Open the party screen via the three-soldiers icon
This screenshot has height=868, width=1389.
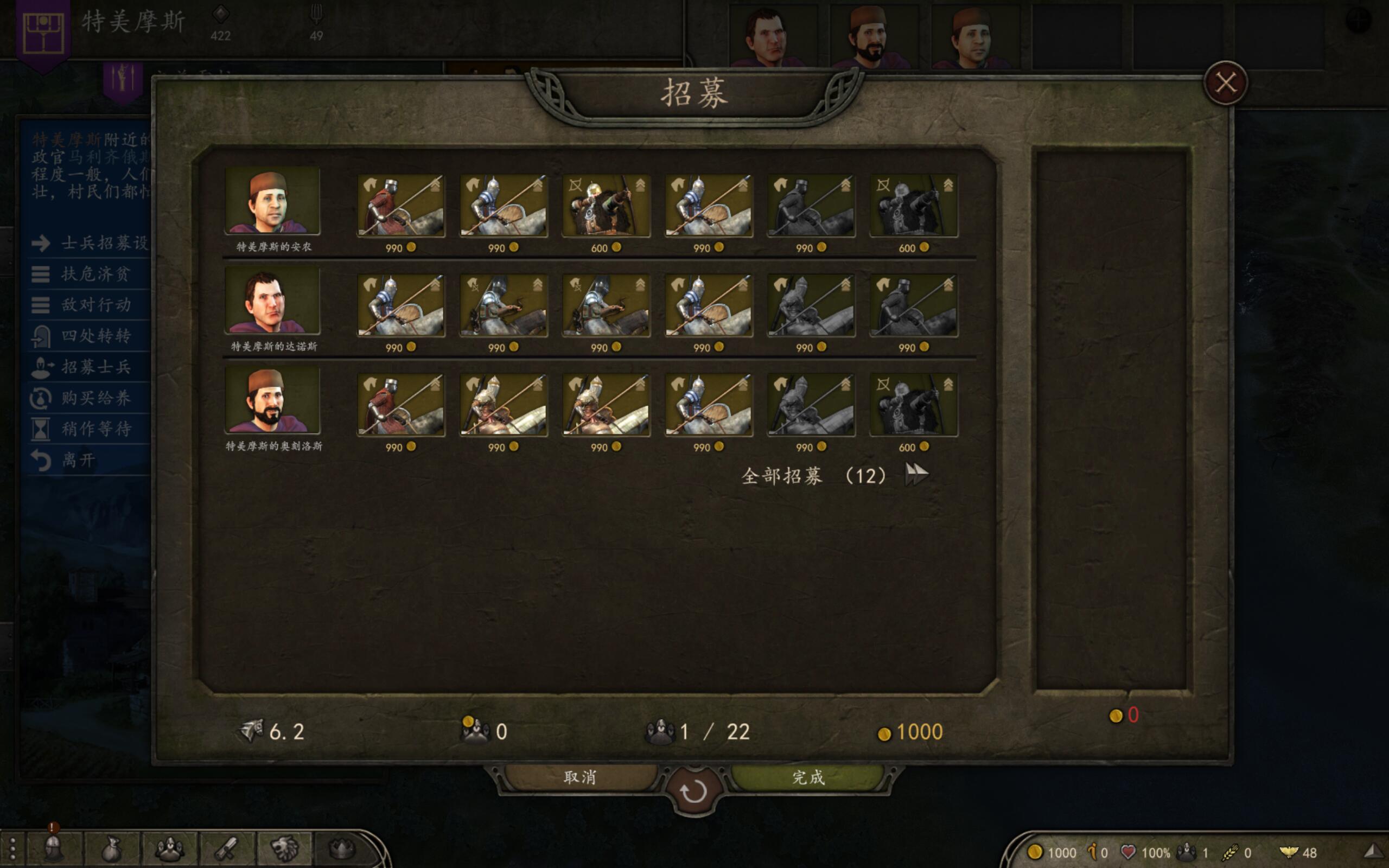click(x=169, y=848)
